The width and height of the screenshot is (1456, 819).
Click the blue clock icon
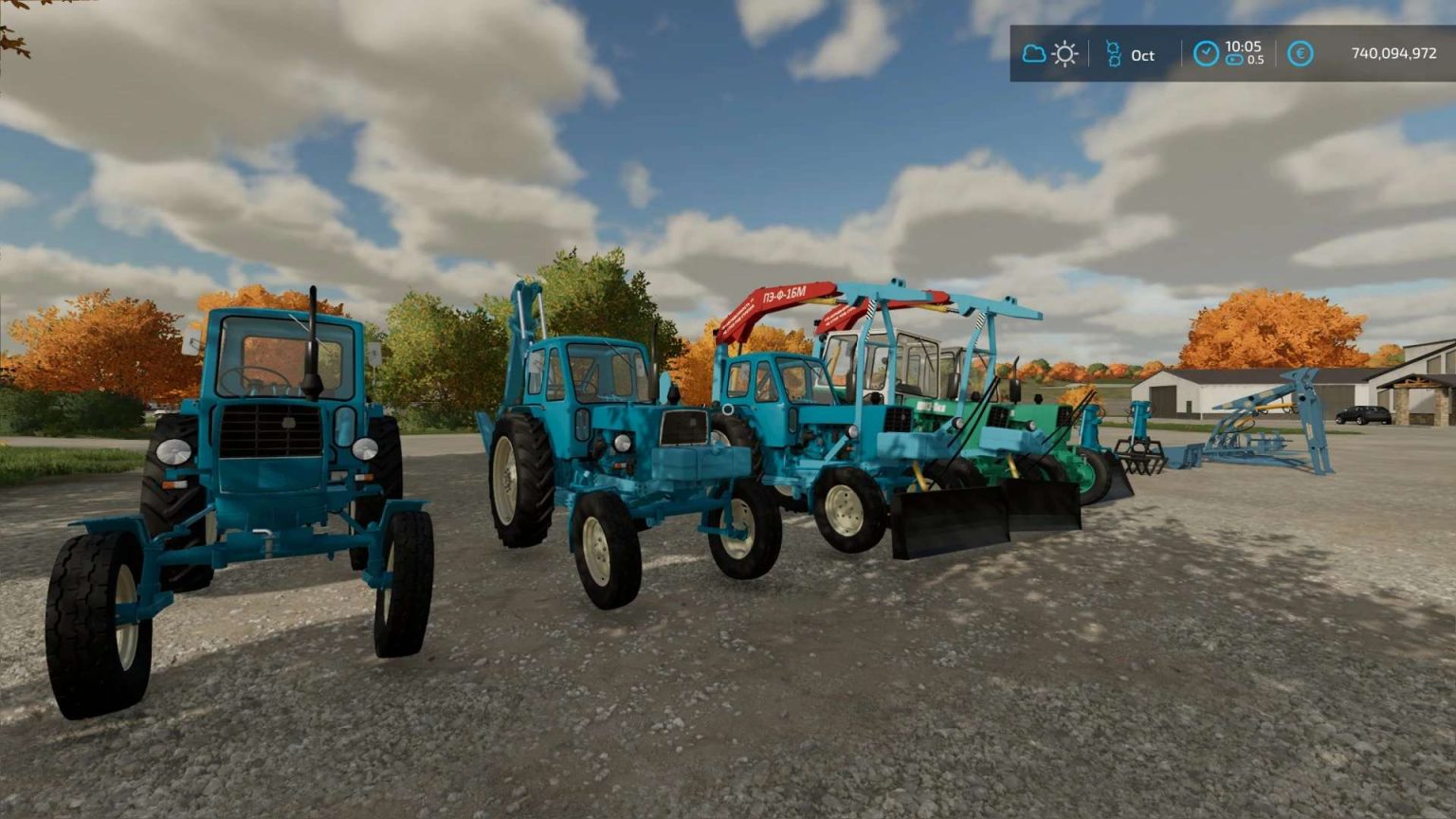coord(1208,54)
